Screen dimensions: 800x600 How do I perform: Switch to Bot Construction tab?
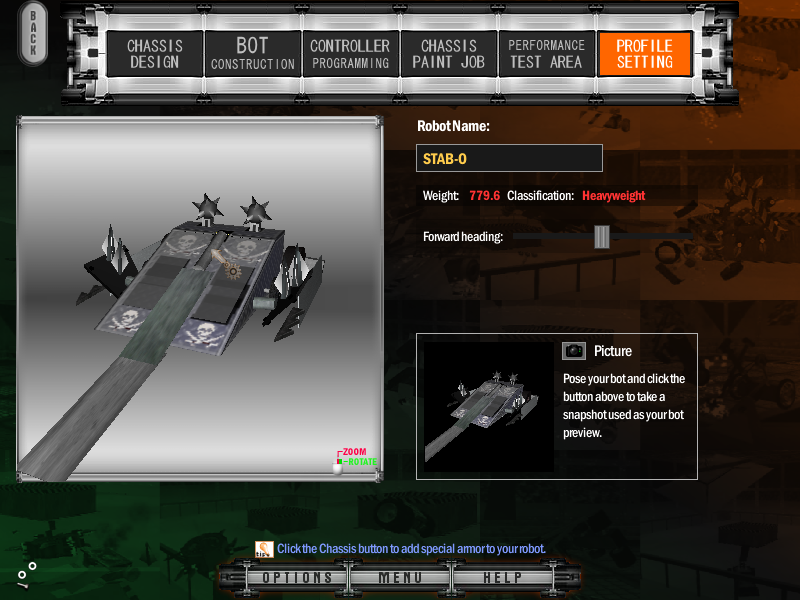pos(252,54)
